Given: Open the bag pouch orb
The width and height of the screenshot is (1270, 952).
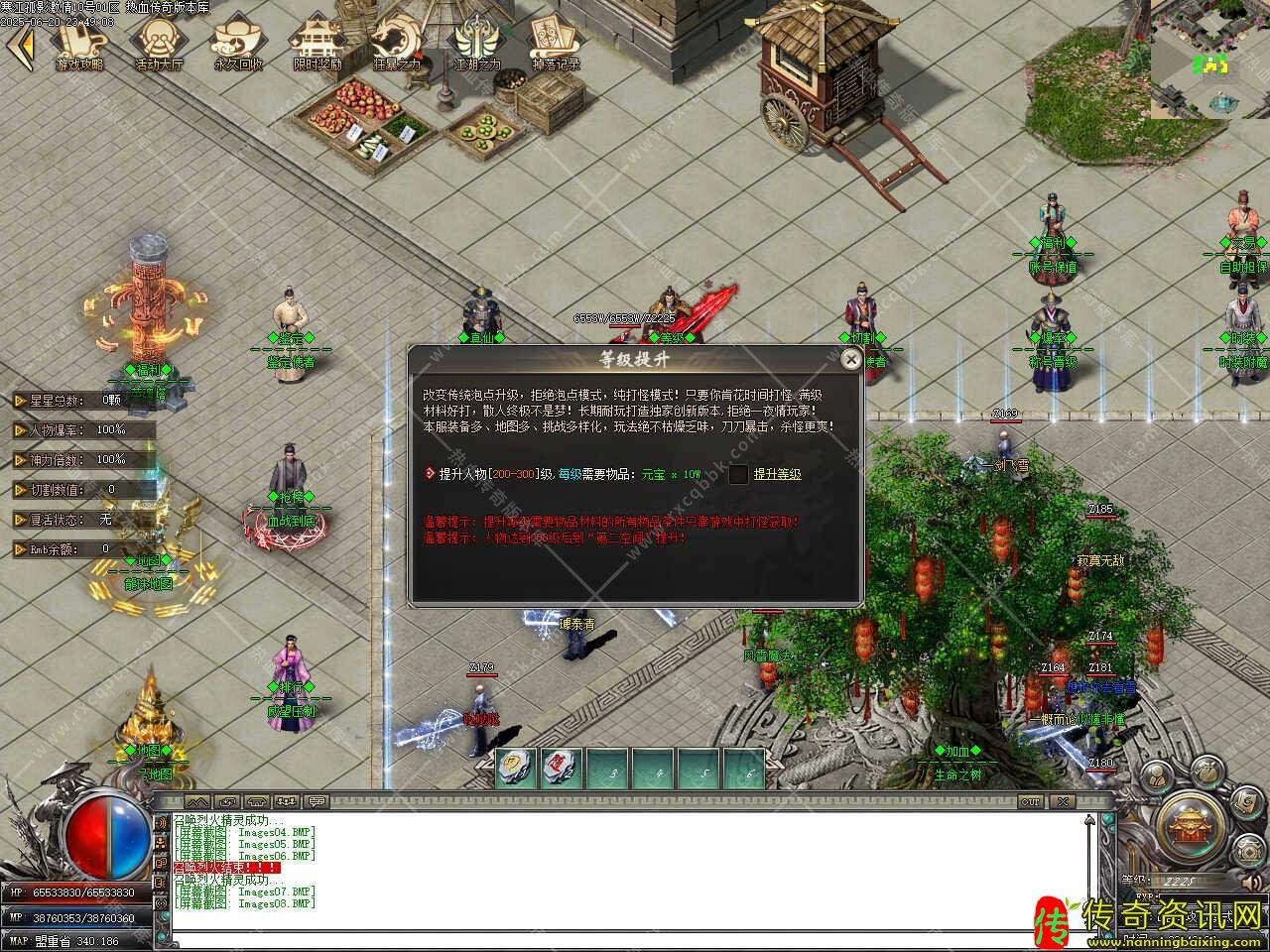Looking at the screenshot, I should [1206, 770].
